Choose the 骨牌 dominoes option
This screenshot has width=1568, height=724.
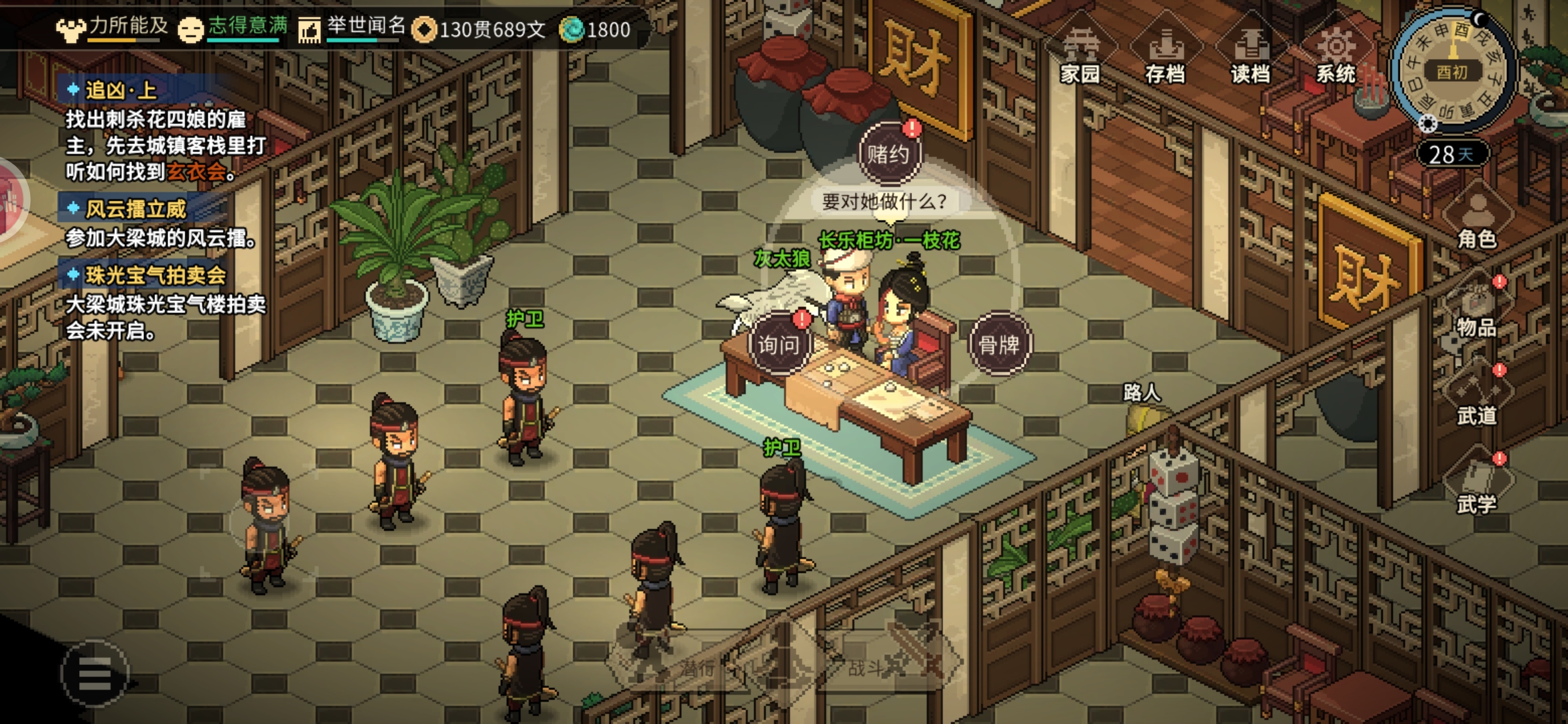(x=999, y=345)
